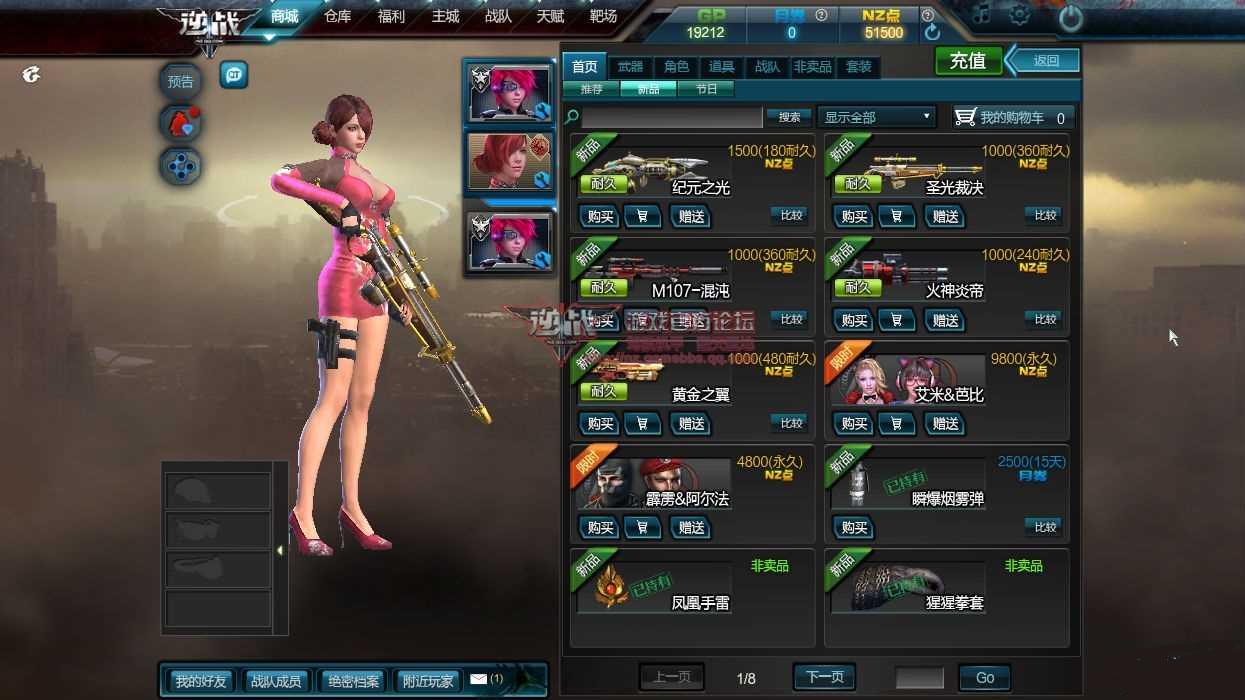
Task: Go to next page with 下一页
Action: coord(824,677)
